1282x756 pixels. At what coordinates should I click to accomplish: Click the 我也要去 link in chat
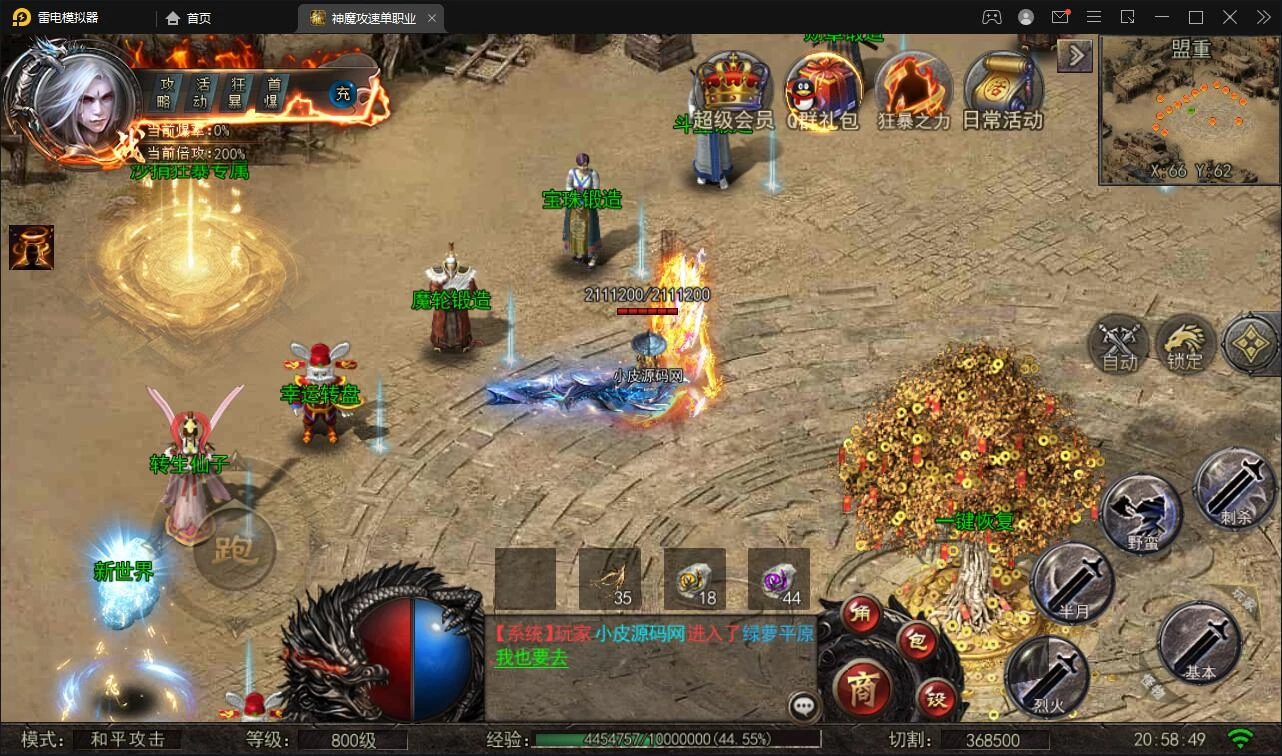531,658
